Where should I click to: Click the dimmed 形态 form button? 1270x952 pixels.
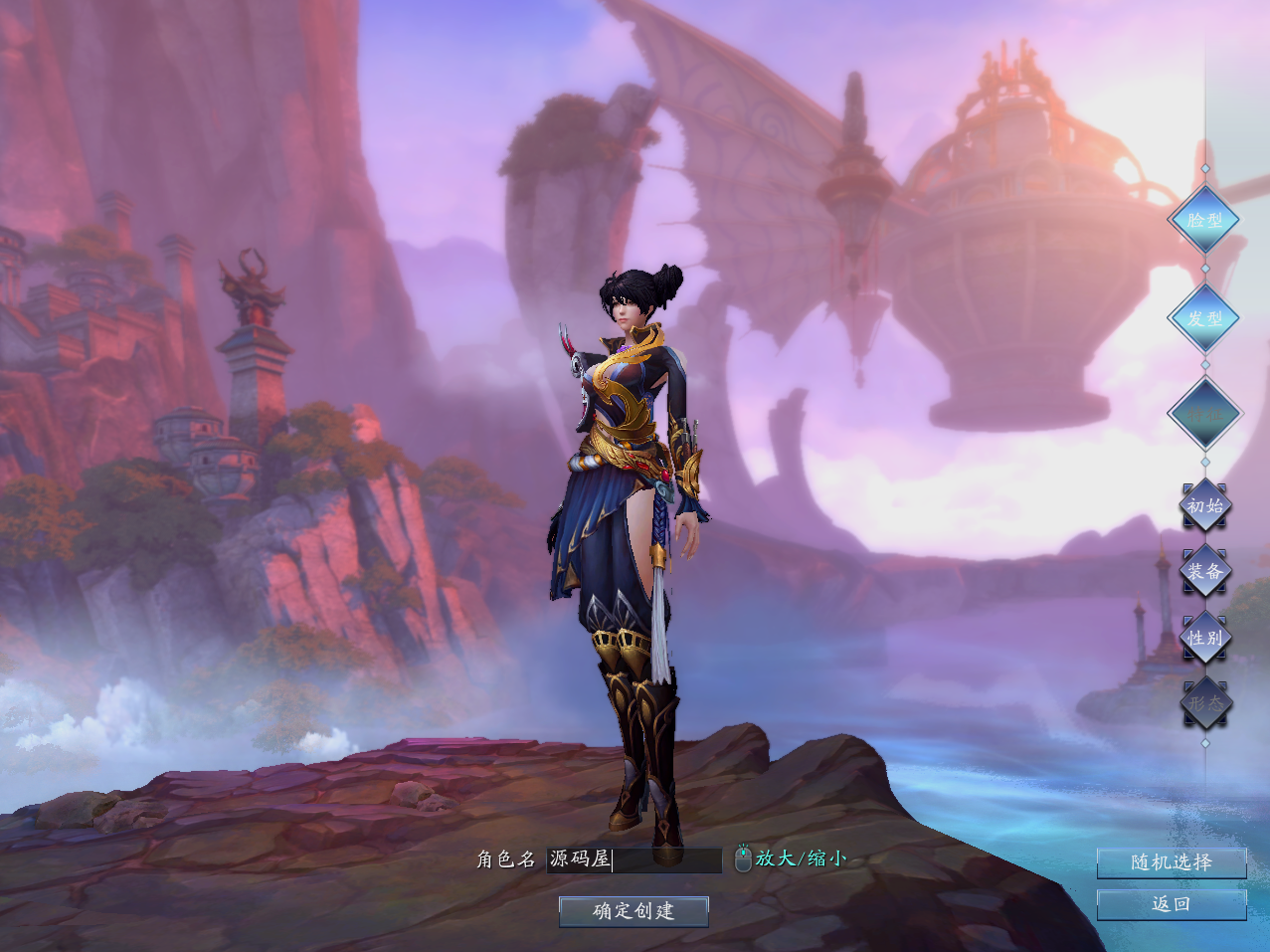click(1205, 702)
